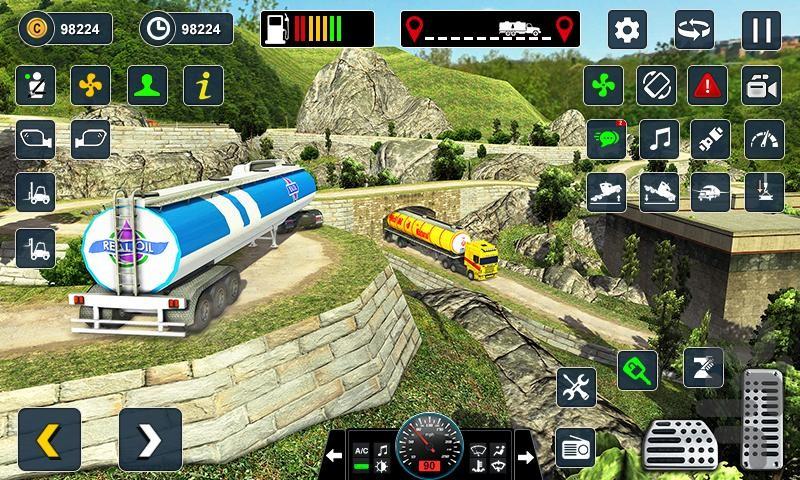Open the wrench and screwdriver repair
The height and width of the screenshot is (480, 800).
coord(576,387)
